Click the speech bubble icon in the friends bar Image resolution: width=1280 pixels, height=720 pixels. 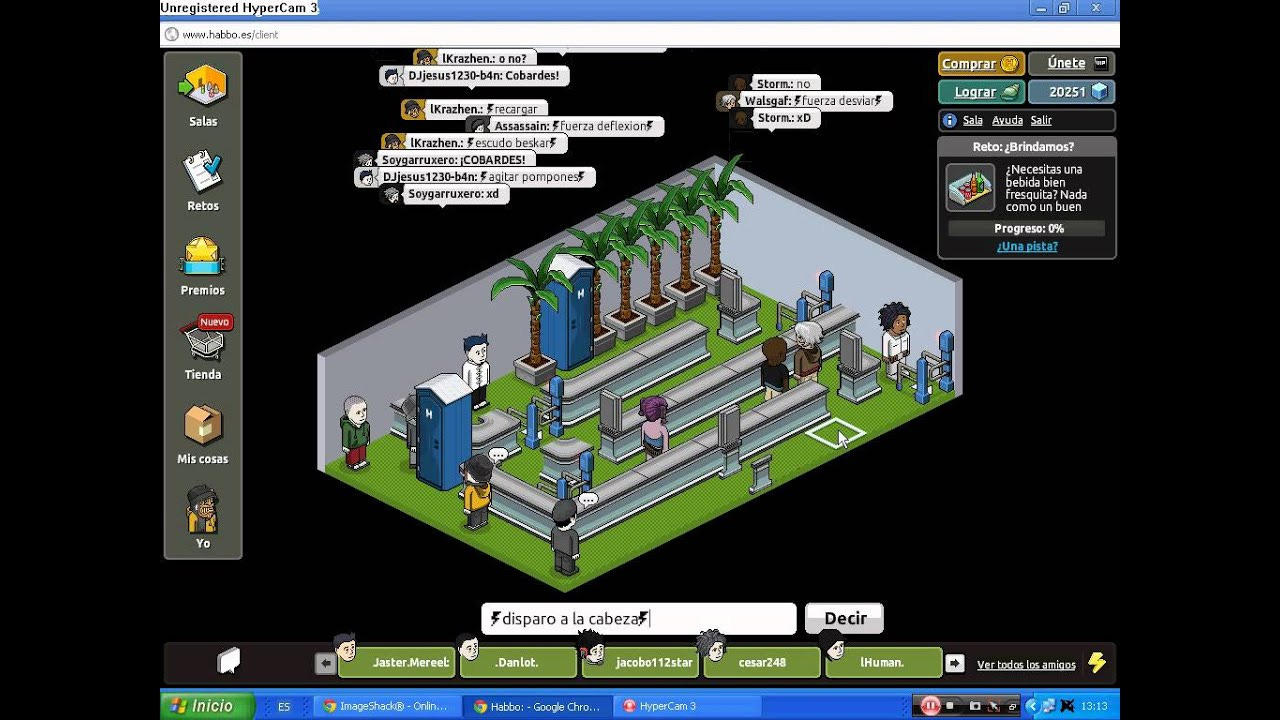coord(228,660)
